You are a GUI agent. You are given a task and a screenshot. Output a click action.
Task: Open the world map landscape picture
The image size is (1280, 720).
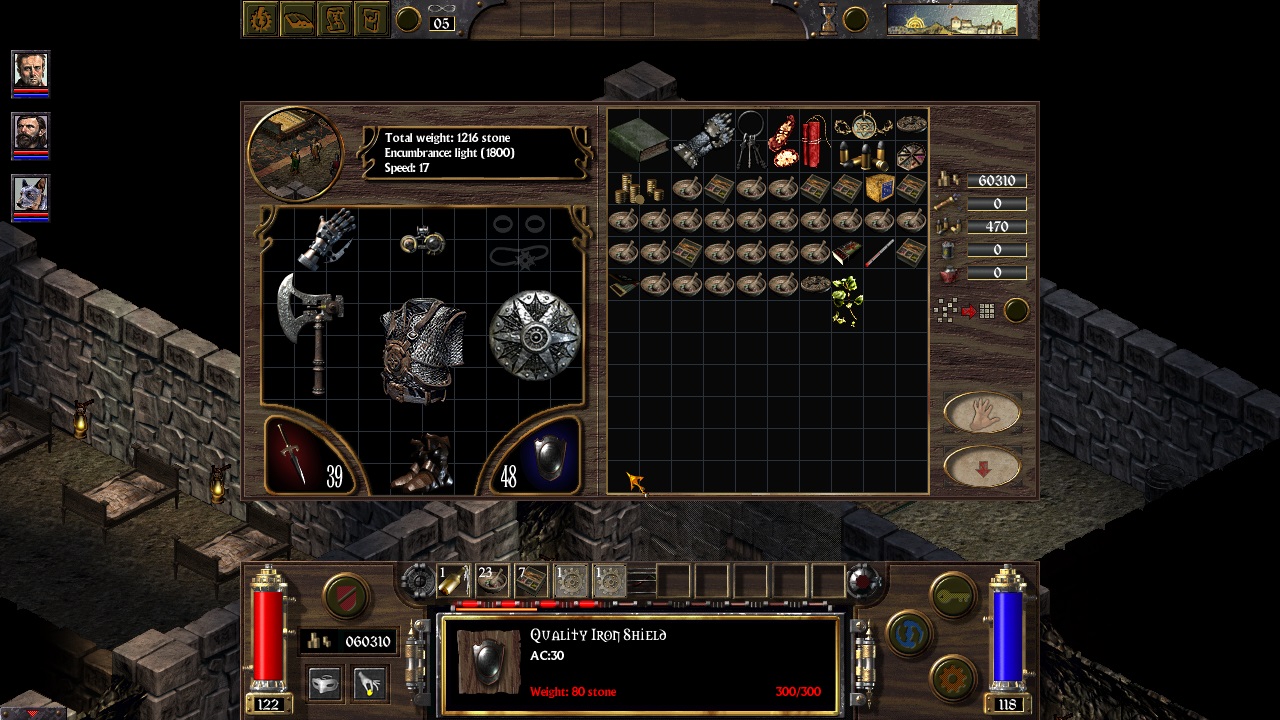click(x=951, y=20)
